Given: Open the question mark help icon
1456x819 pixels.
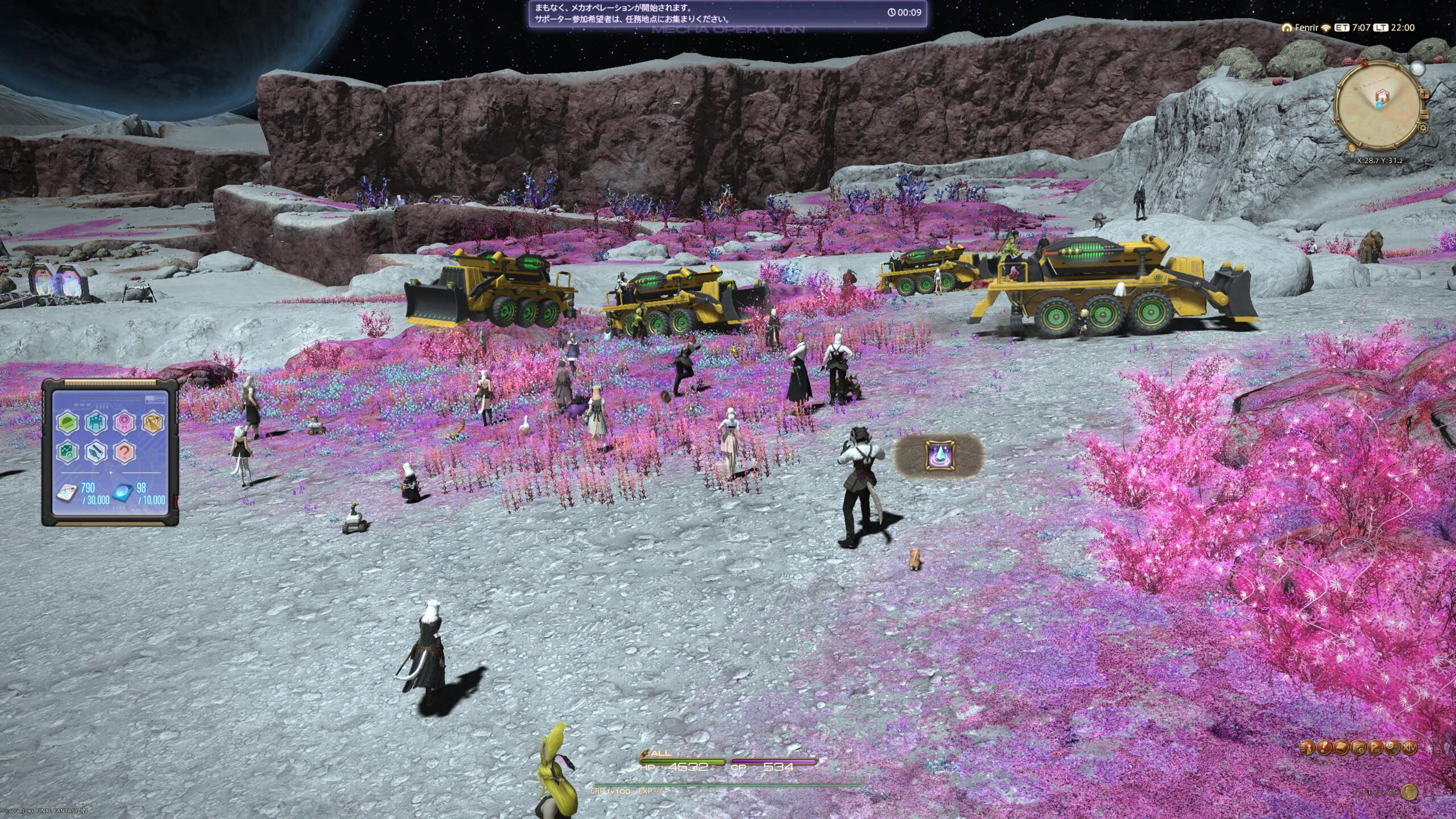Looking at the screenshot, I should (x=124, y=453).
